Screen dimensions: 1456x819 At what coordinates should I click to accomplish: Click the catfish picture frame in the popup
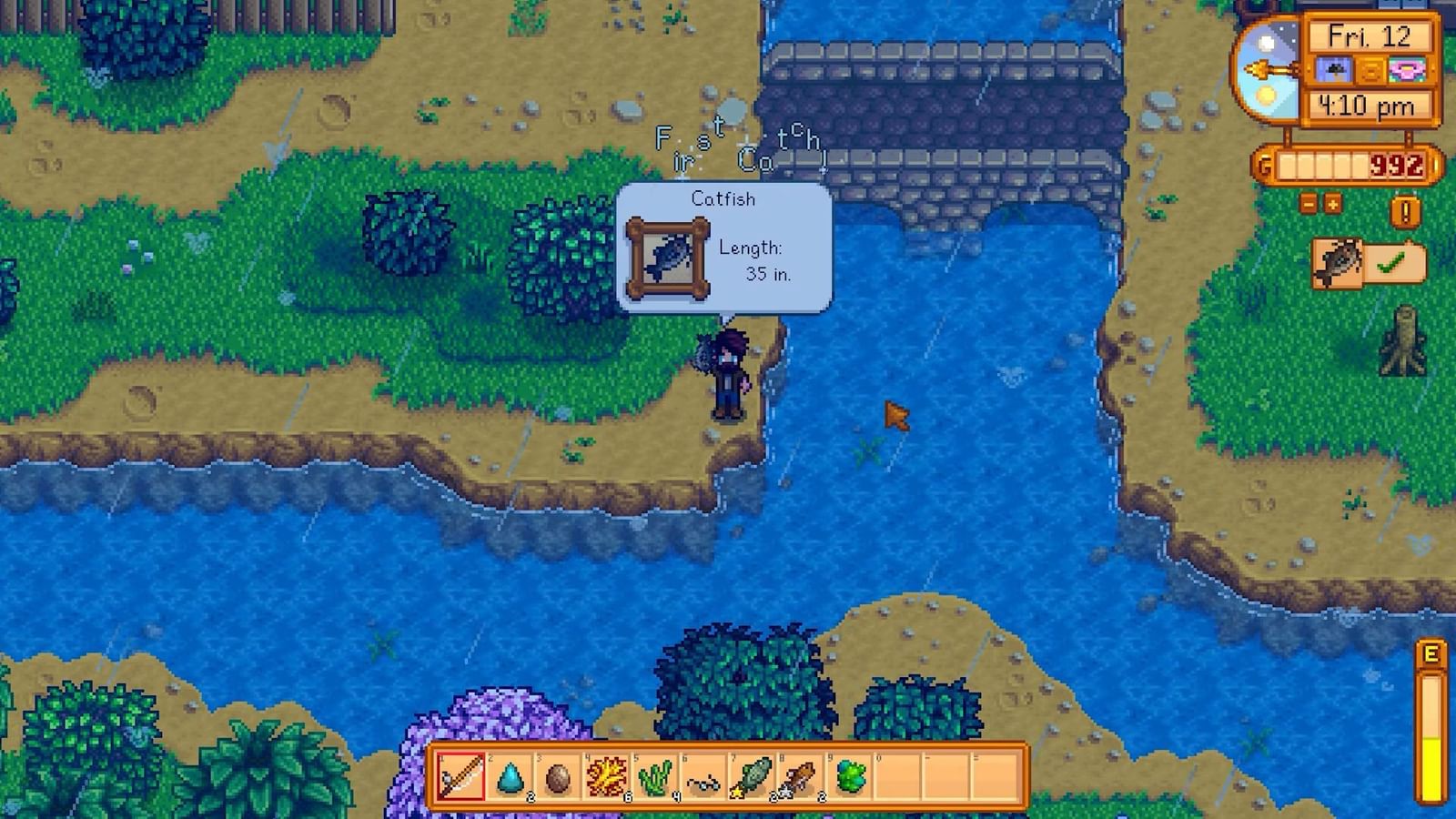point(670,258)
